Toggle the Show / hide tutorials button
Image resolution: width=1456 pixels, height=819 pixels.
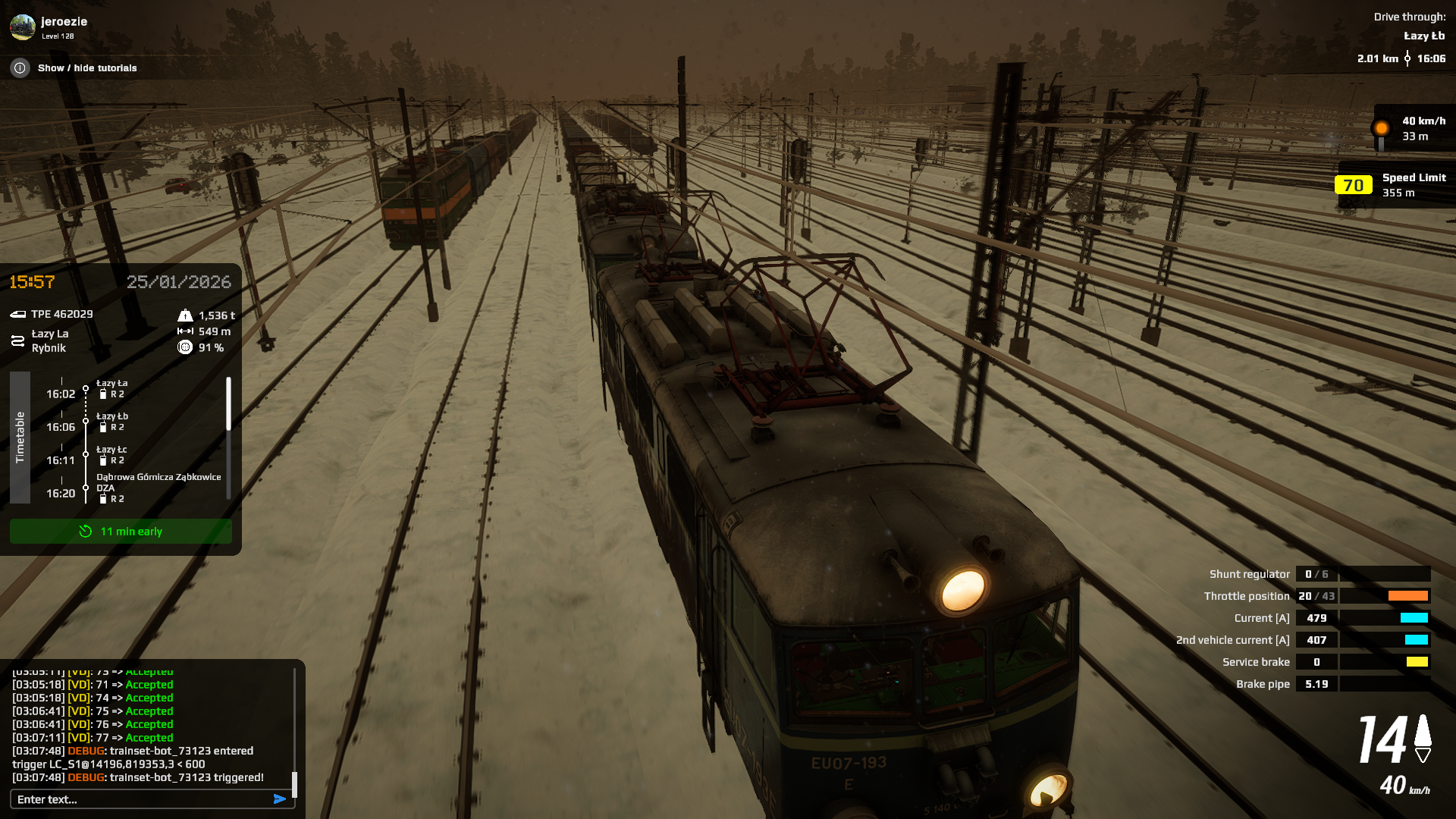tap(87, 68)
